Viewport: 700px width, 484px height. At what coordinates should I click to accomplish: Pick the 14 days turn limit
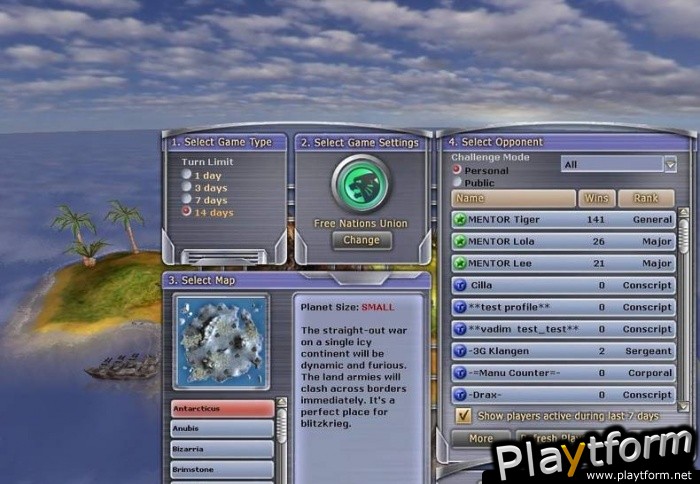pyautogui.click(x=186, y=213)
